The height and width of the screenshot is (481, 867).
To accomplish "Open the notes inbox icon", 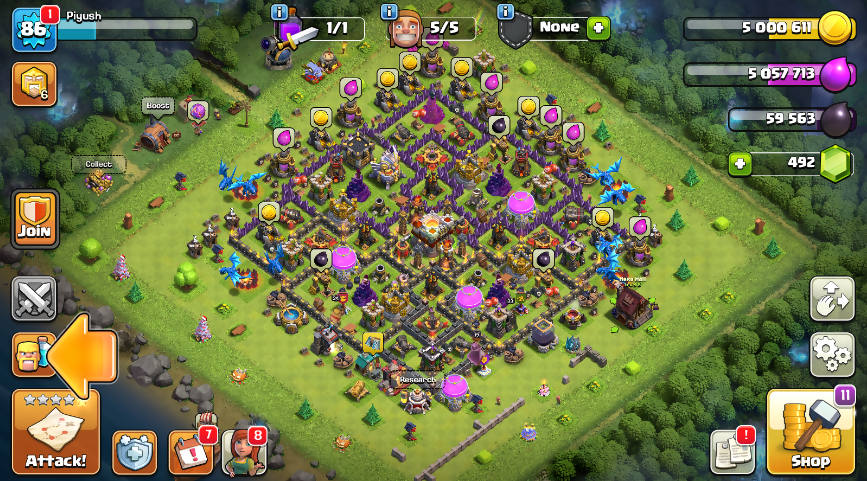I will (x=731, y=452).
